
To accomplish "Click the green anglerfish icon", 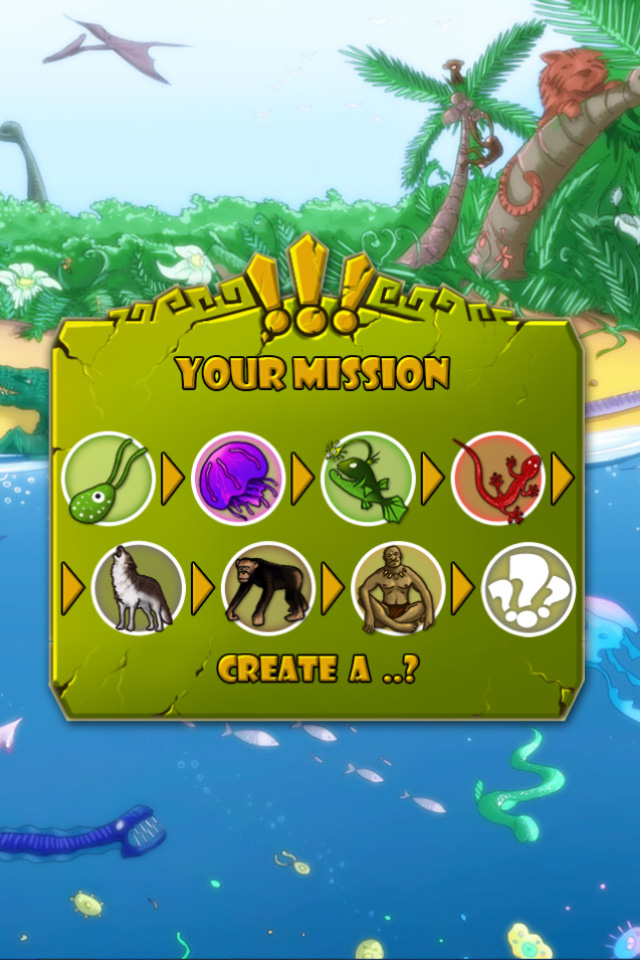I will pyautogui.click(x=368, y=479).
